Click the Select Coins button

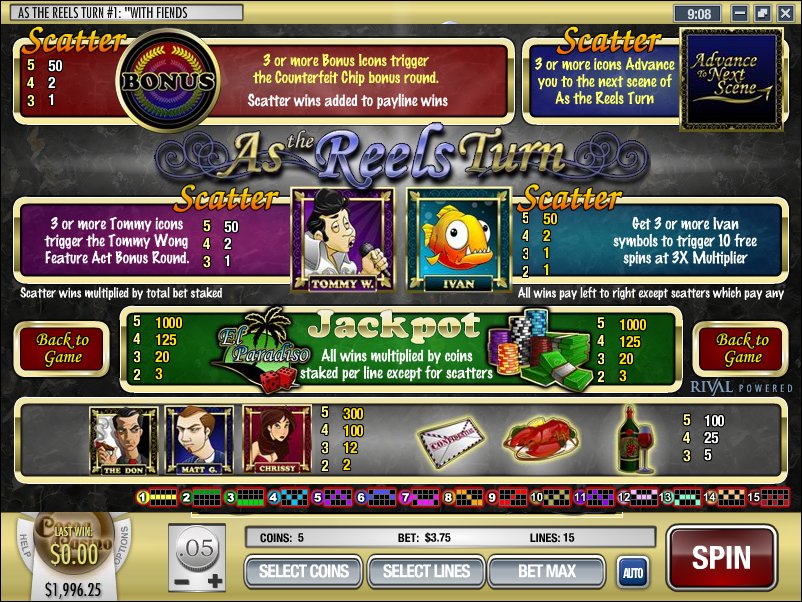304,571
